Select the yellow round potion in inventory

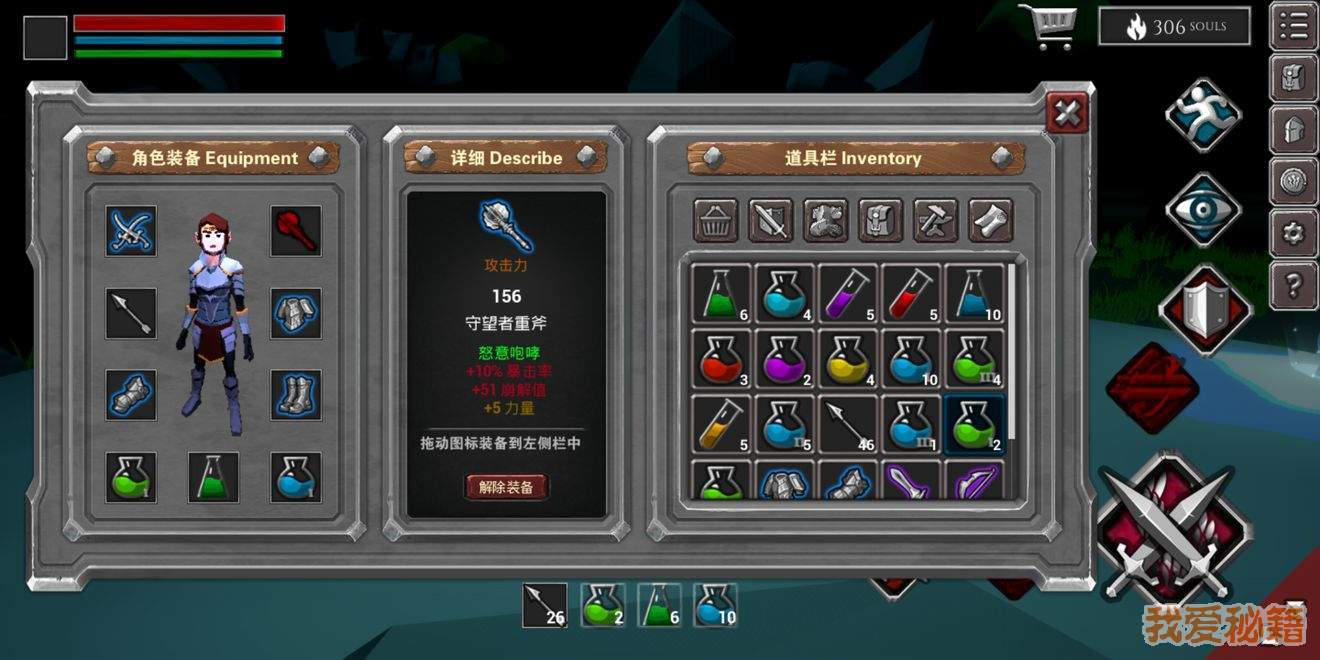848,360
